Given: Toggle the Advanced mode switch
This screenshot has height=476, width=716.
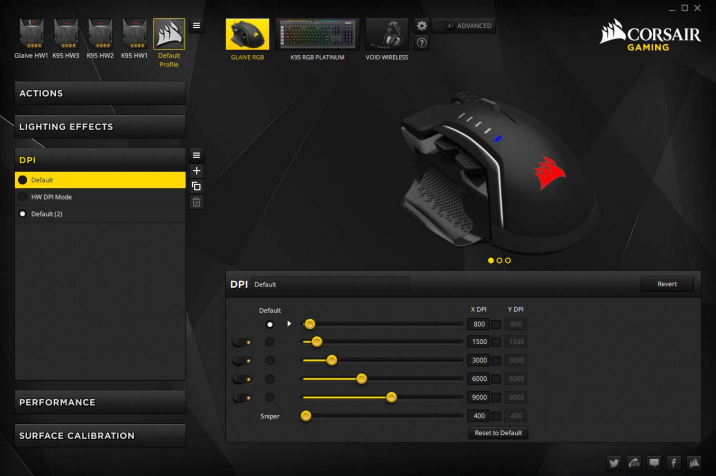Looking at the screenshot, I should click(x=465, y=26).
